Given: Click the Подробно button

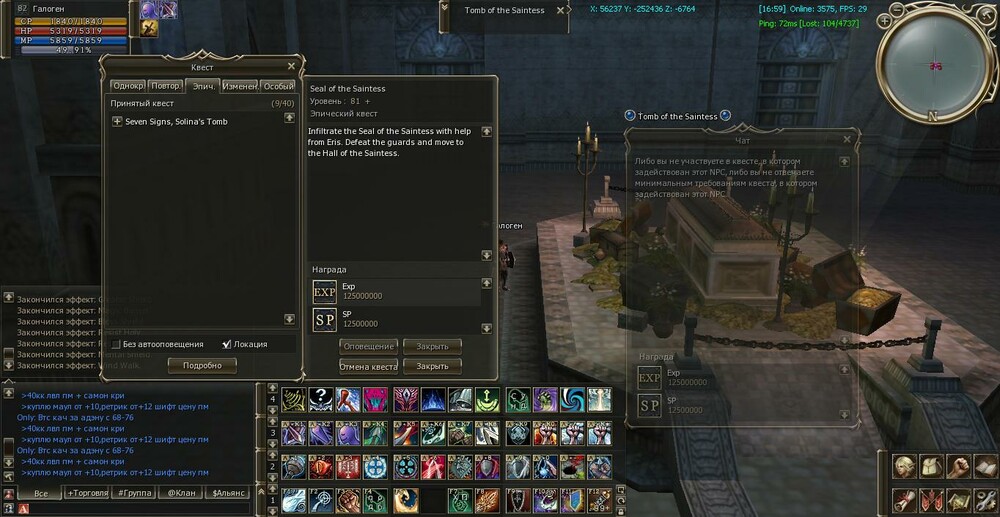Looking at the screenshot, I should click(202, 366).
